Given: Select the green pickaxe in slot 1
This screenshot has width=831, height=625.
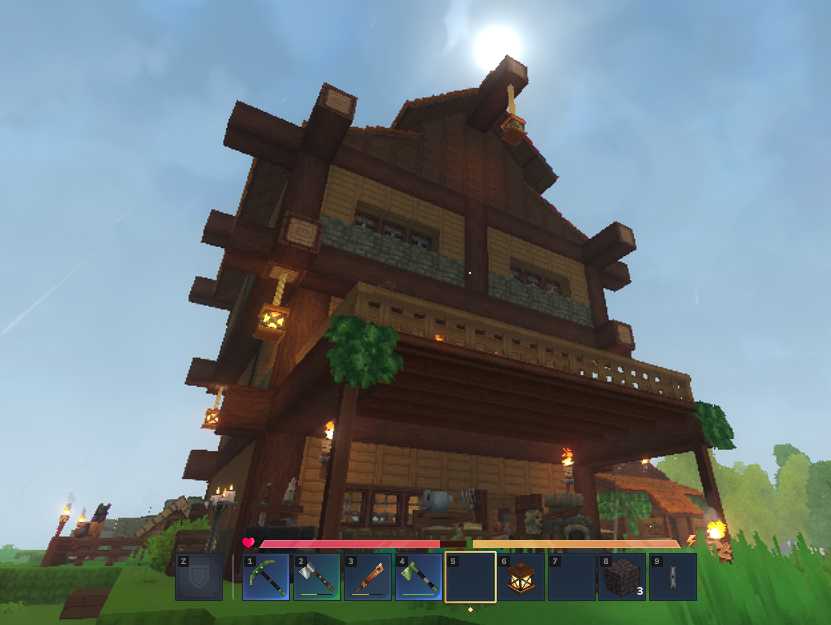Looking at the screenshot, I should (265, 578).
